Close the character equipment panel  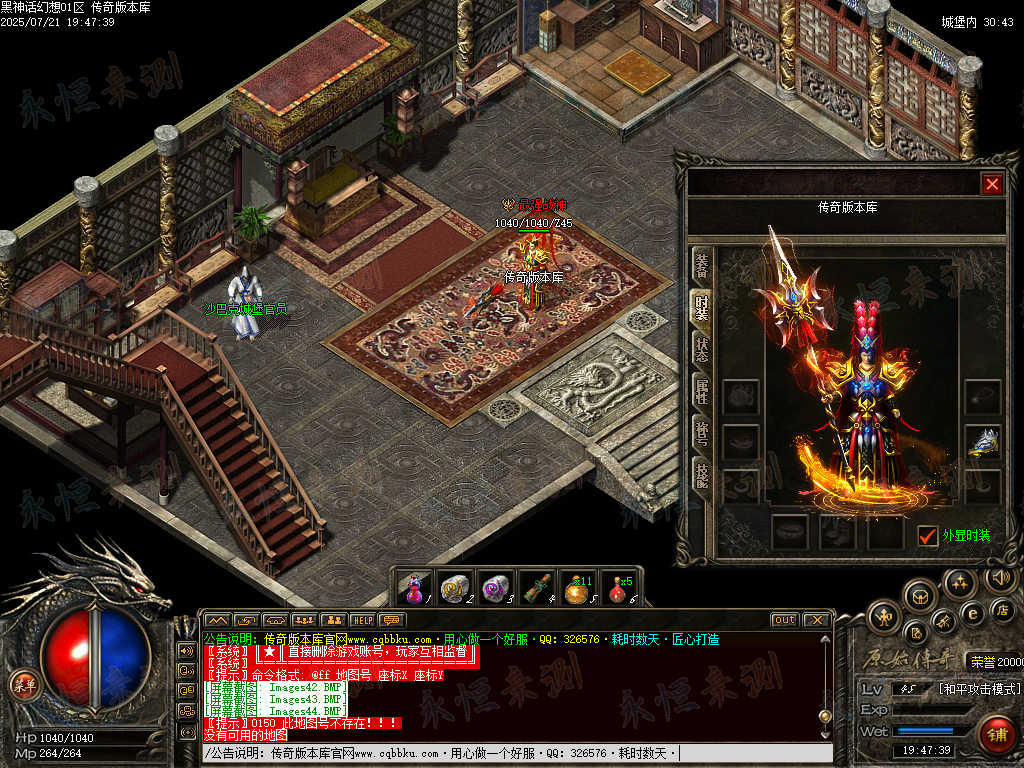tap(991, 184)
